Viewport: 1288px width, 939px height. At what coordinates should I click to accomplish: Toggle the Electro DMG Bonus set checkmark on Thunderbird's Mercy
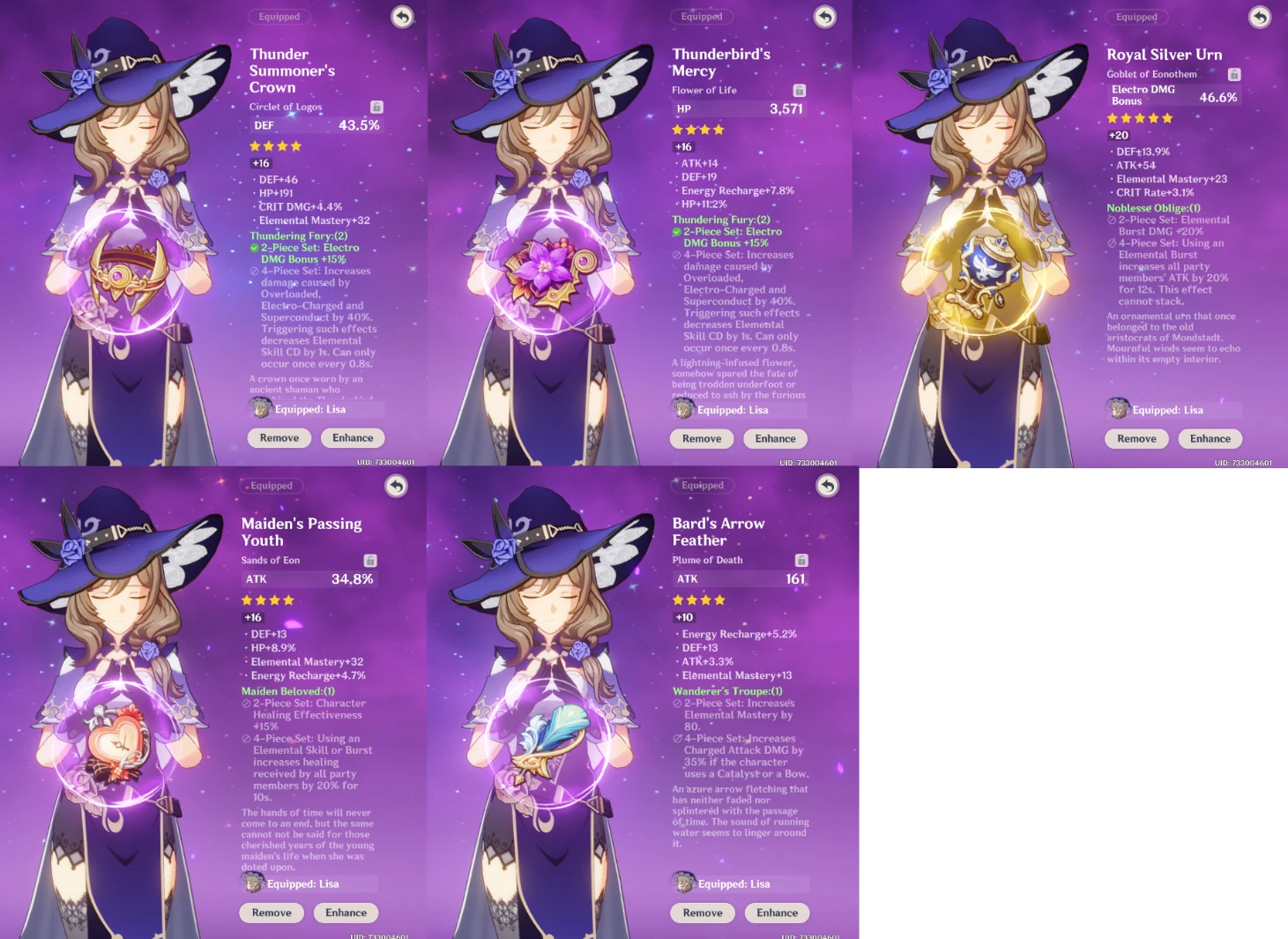click(x=675, y=231)
